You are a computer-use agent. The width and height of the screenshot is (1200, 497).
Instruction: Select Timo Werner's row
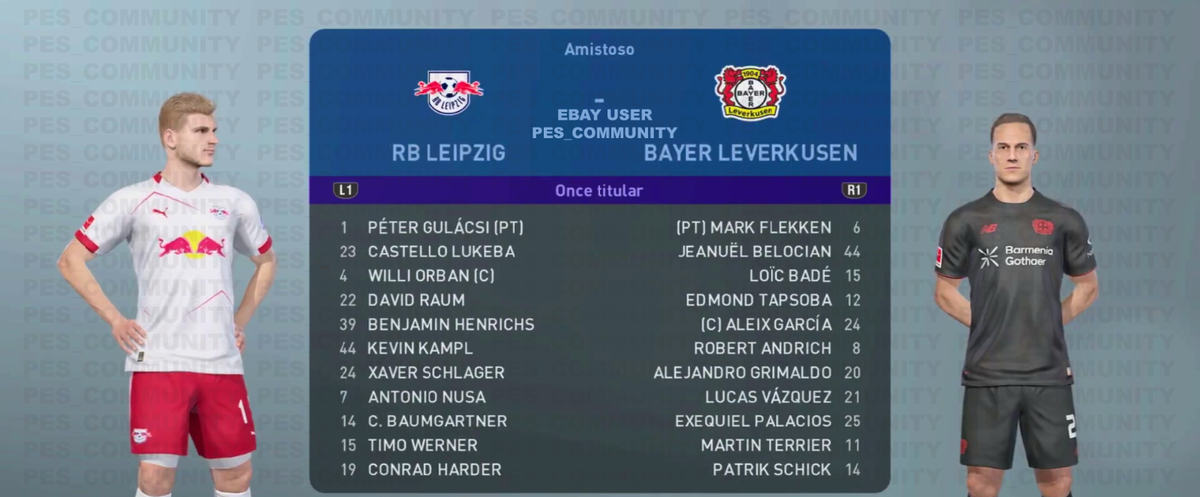[x=422, y=445]
